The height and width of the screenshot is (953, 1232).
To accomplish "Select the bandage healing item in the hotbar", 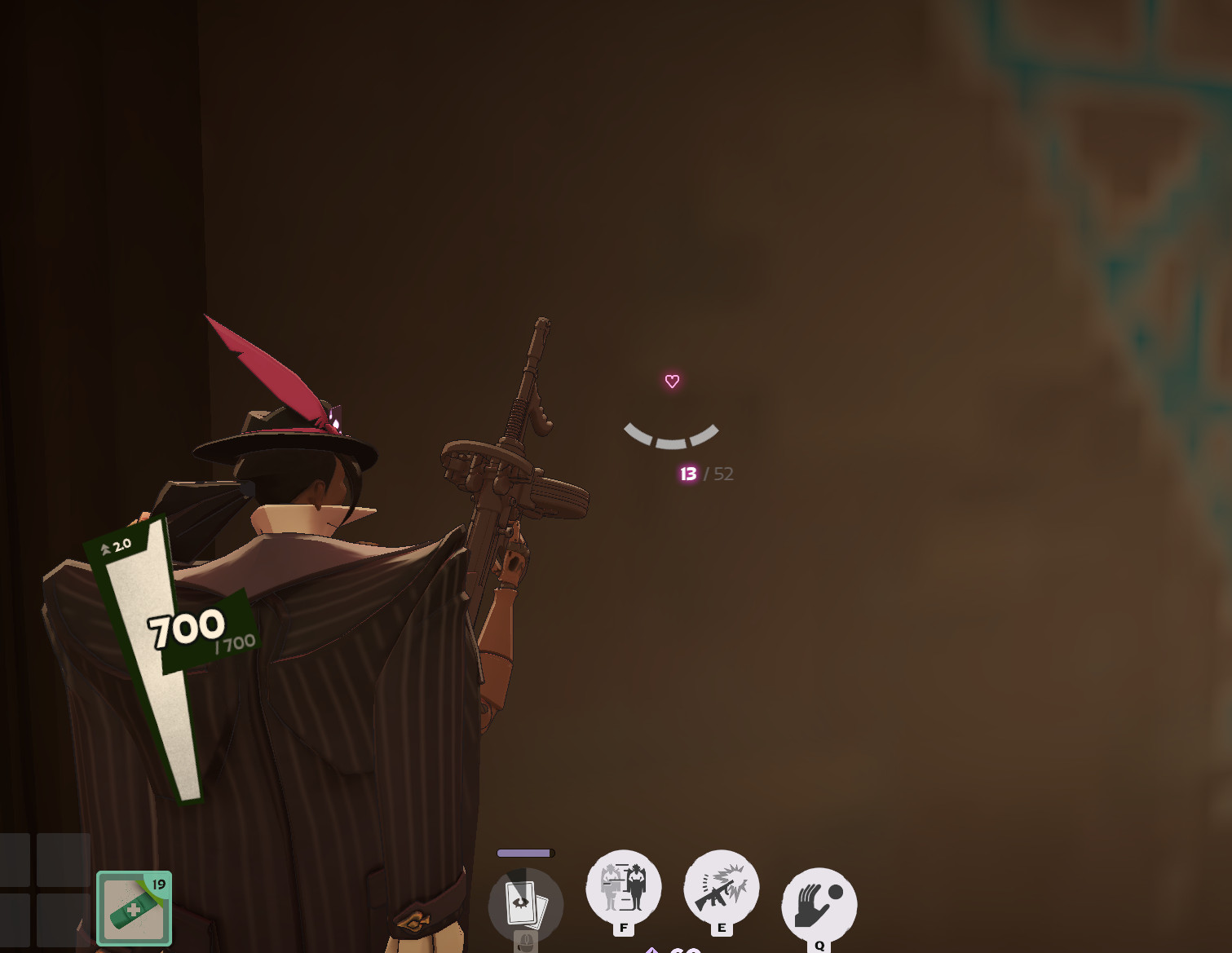I will pyautogui.click(x=134, y=907).
